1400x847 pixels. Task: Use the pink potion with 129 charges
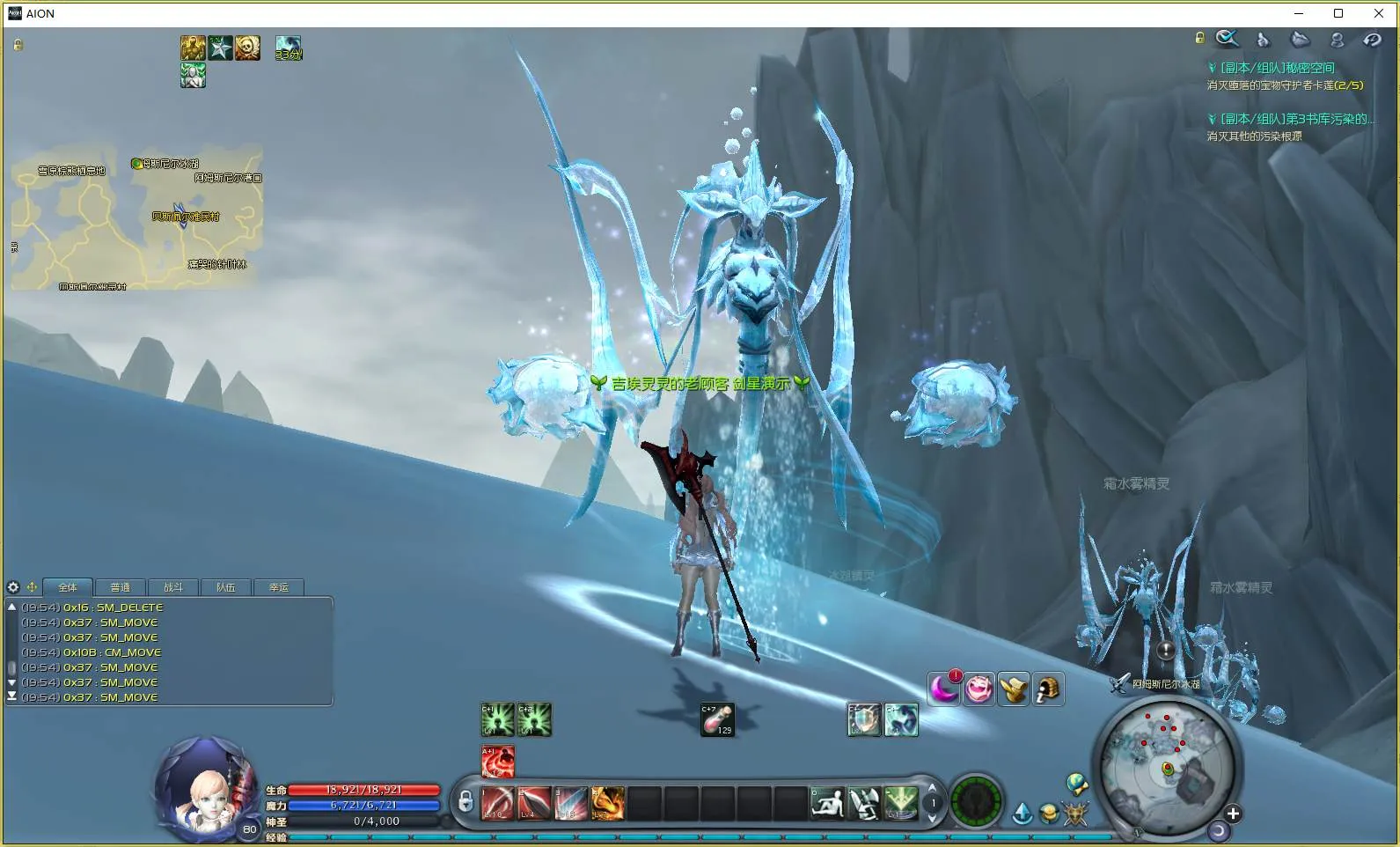[x=717, y=719]
